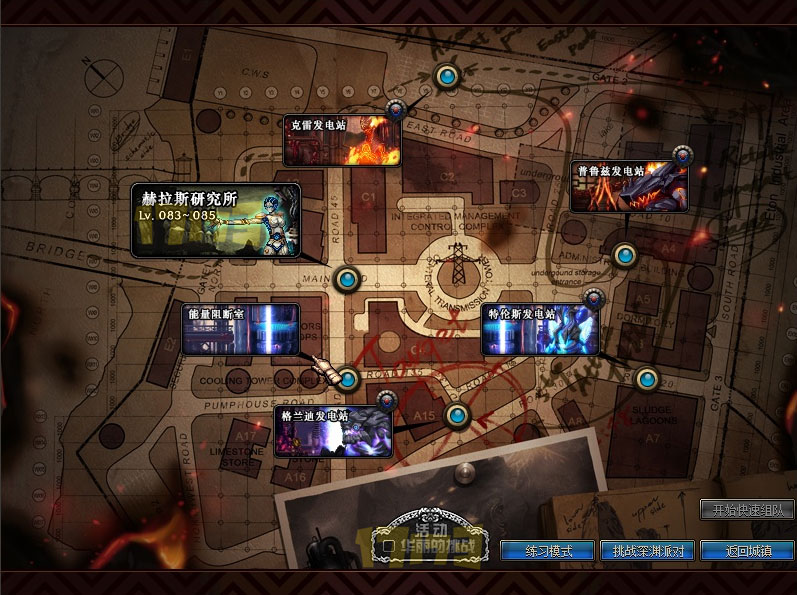Click the 开始快速组队 button
797x595 pixels.
pyautogui.click(x=747, y=510)
